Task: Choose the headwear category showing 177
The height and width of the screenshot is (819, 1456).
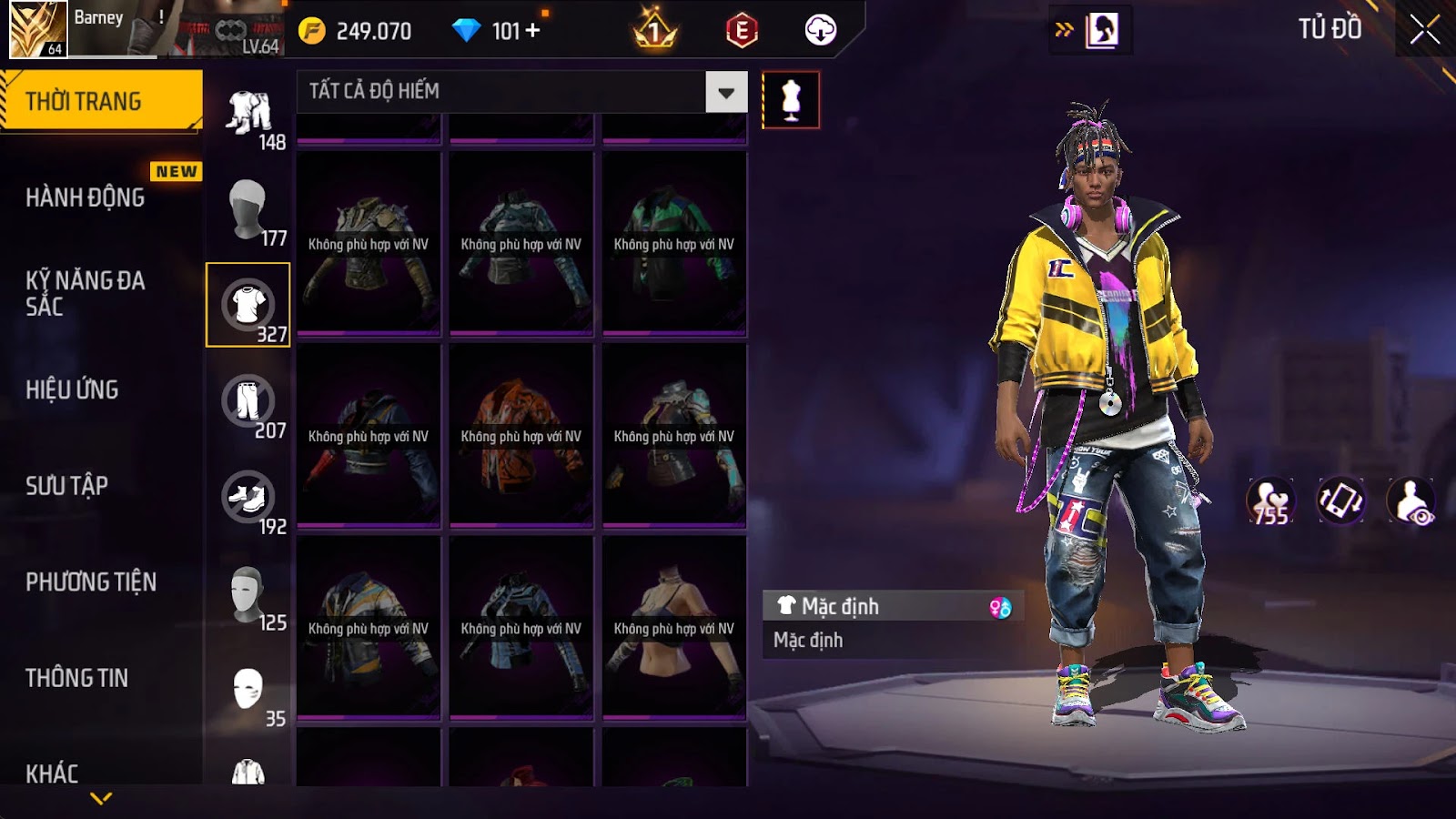Action: [x=248, y=208]
